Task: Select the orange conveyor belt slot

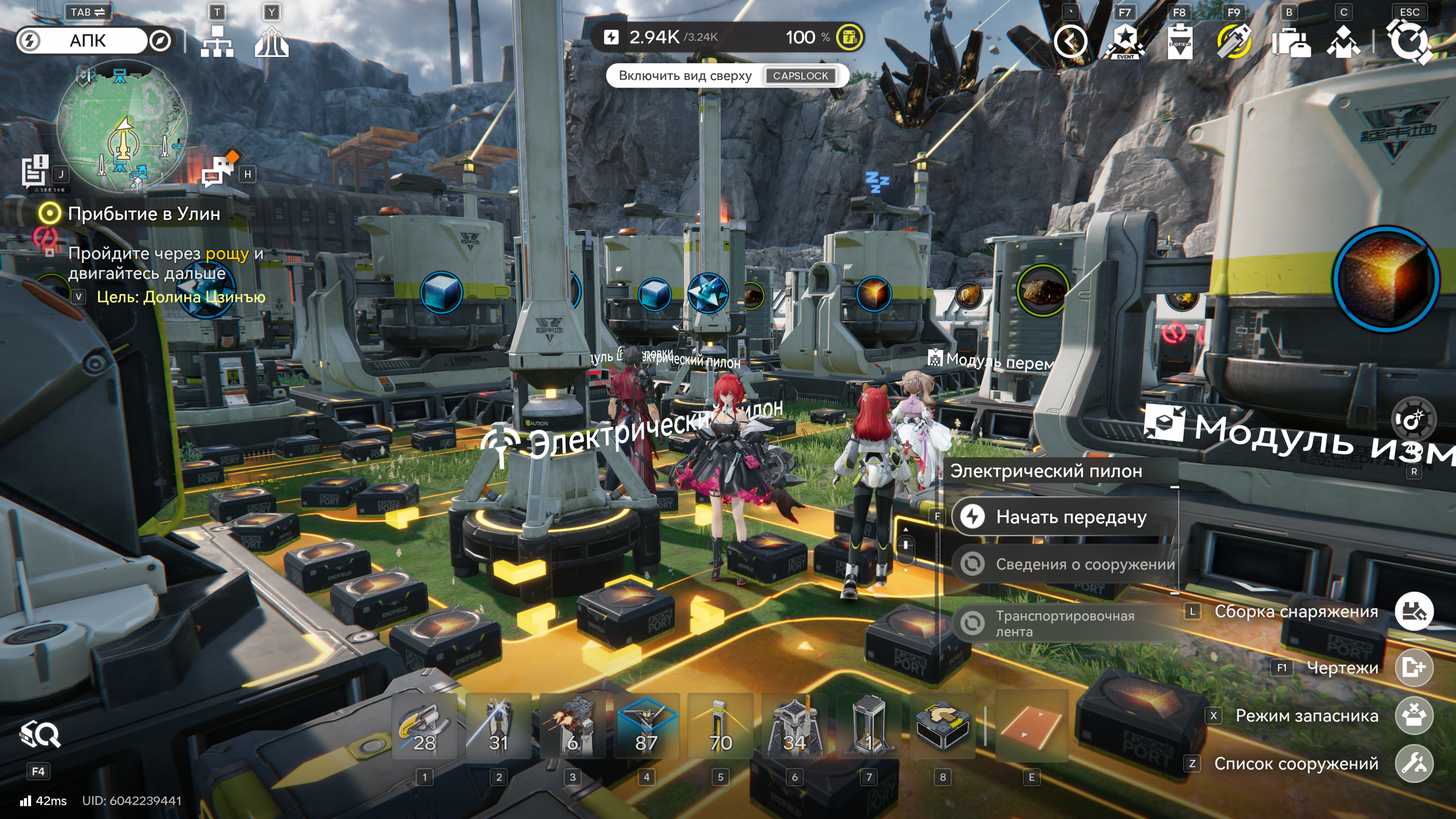Action: [x=1031, y=727]
